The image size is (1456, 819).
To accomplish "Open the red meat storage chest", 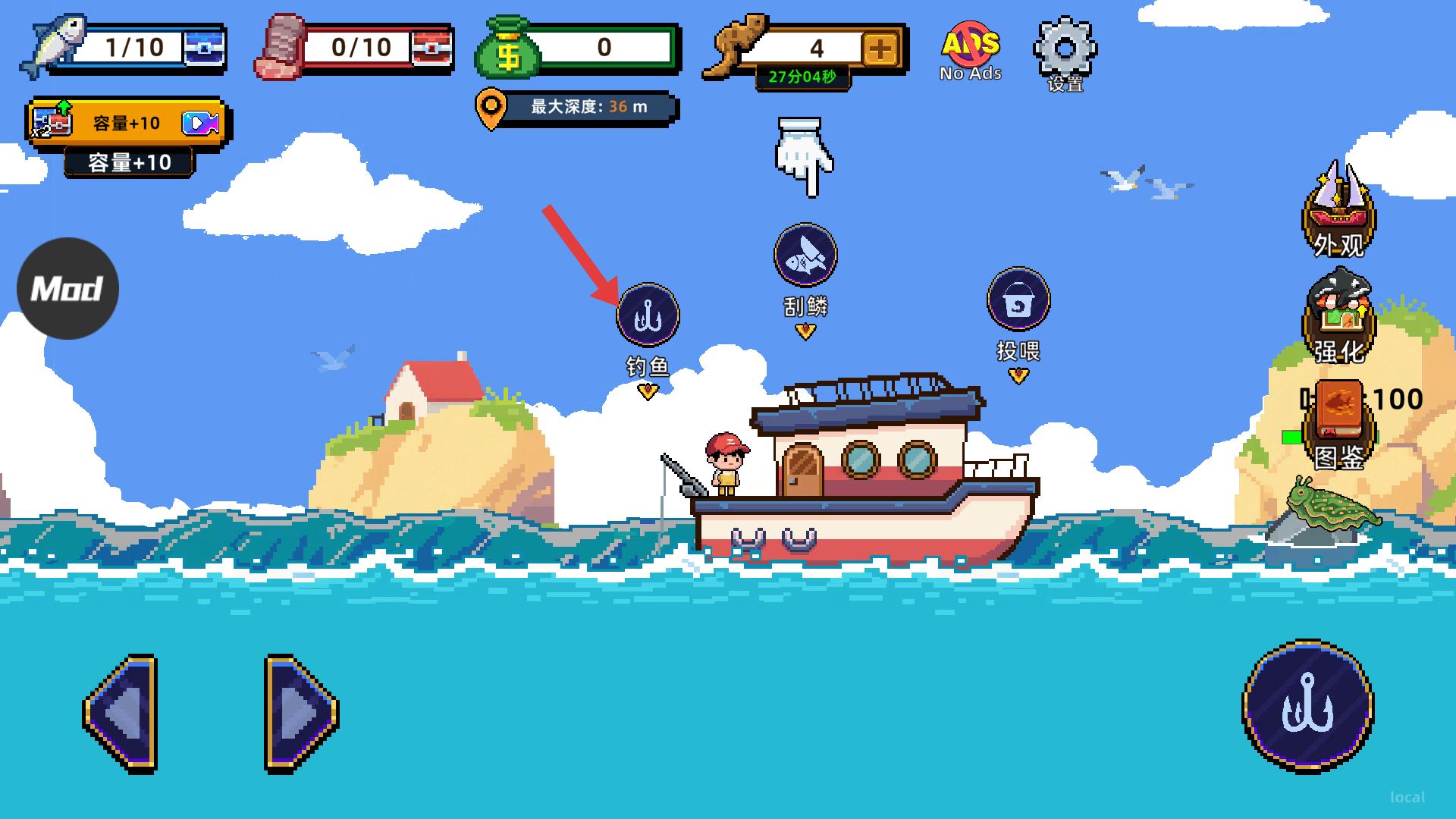I will (431, 47).
